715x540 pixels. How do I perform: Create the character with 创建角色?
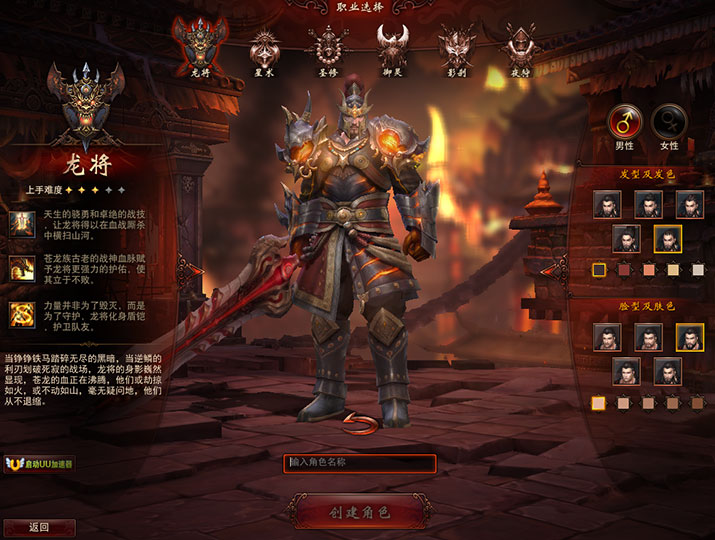coord(359,512)
